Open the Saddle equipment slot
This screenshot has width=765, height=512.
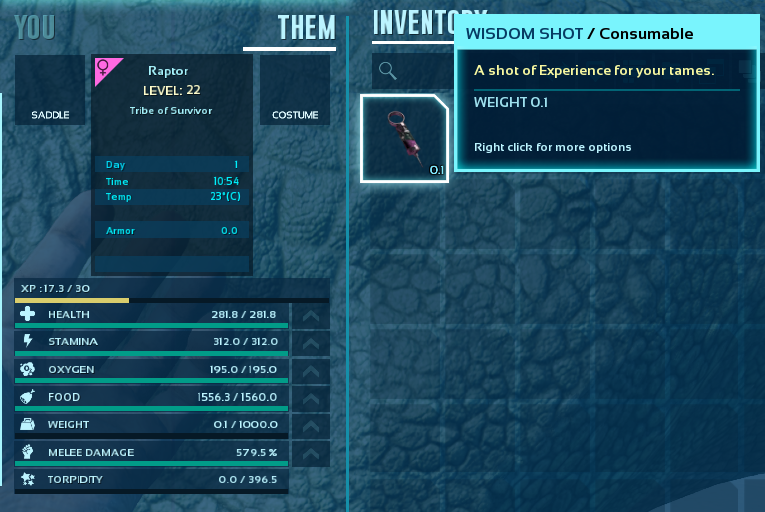point(50,90)
